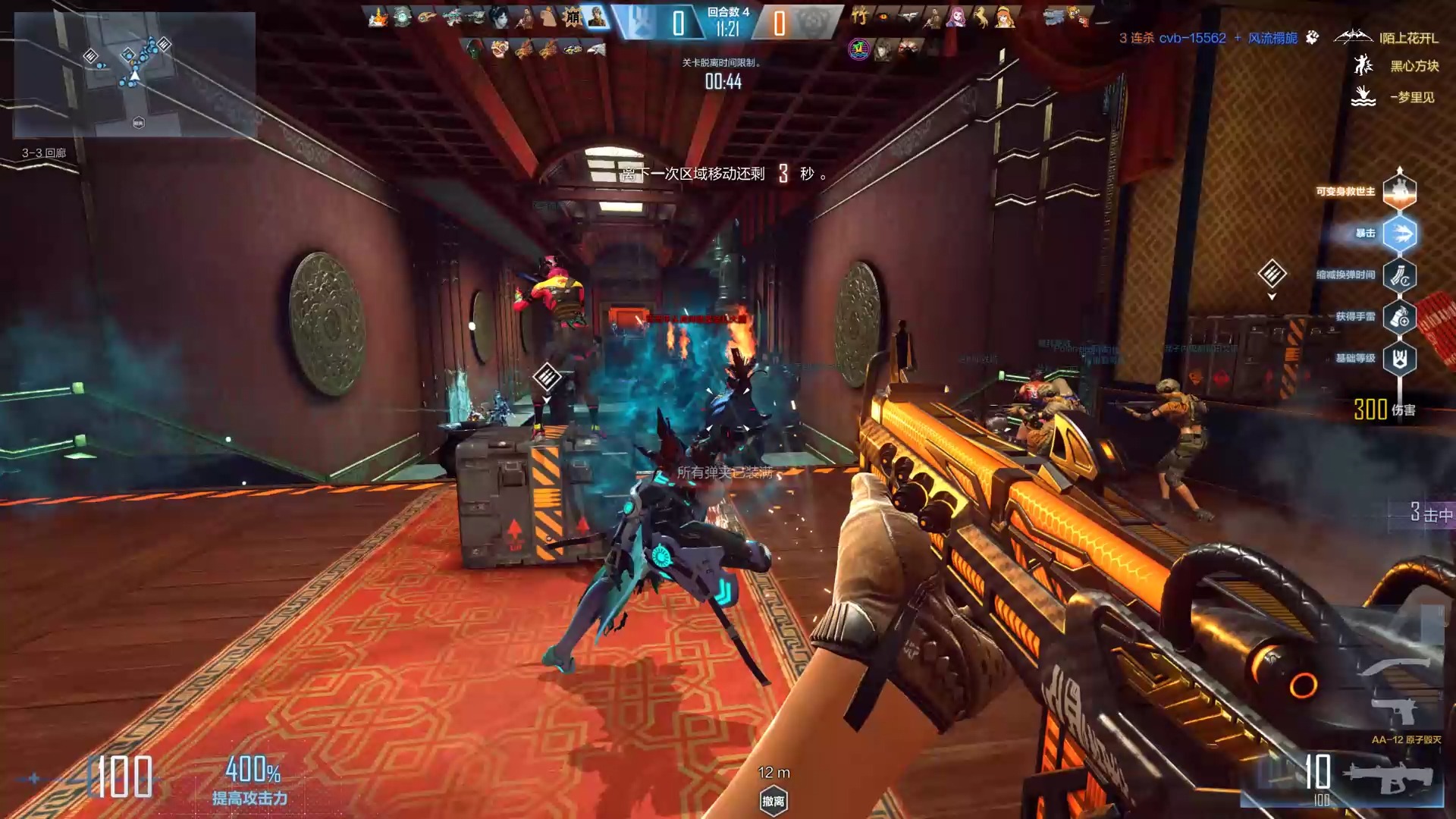This screenshot has height=819, width=1456.
Task: Click the palm tree sunset avatar
Action: [858, 49]
